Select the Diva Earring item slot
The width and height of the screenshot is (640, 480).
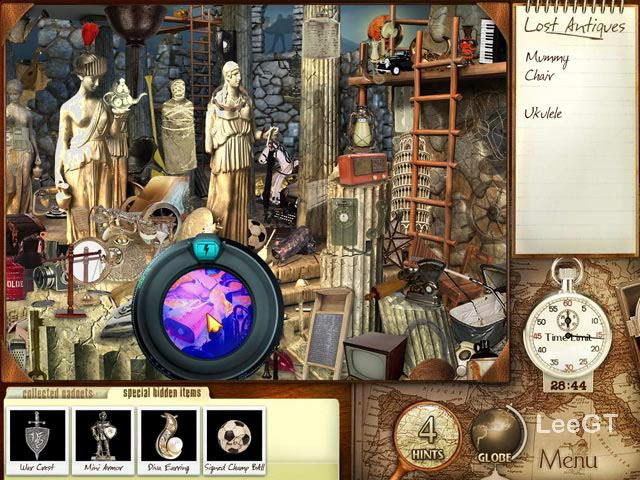click(169, 440)
